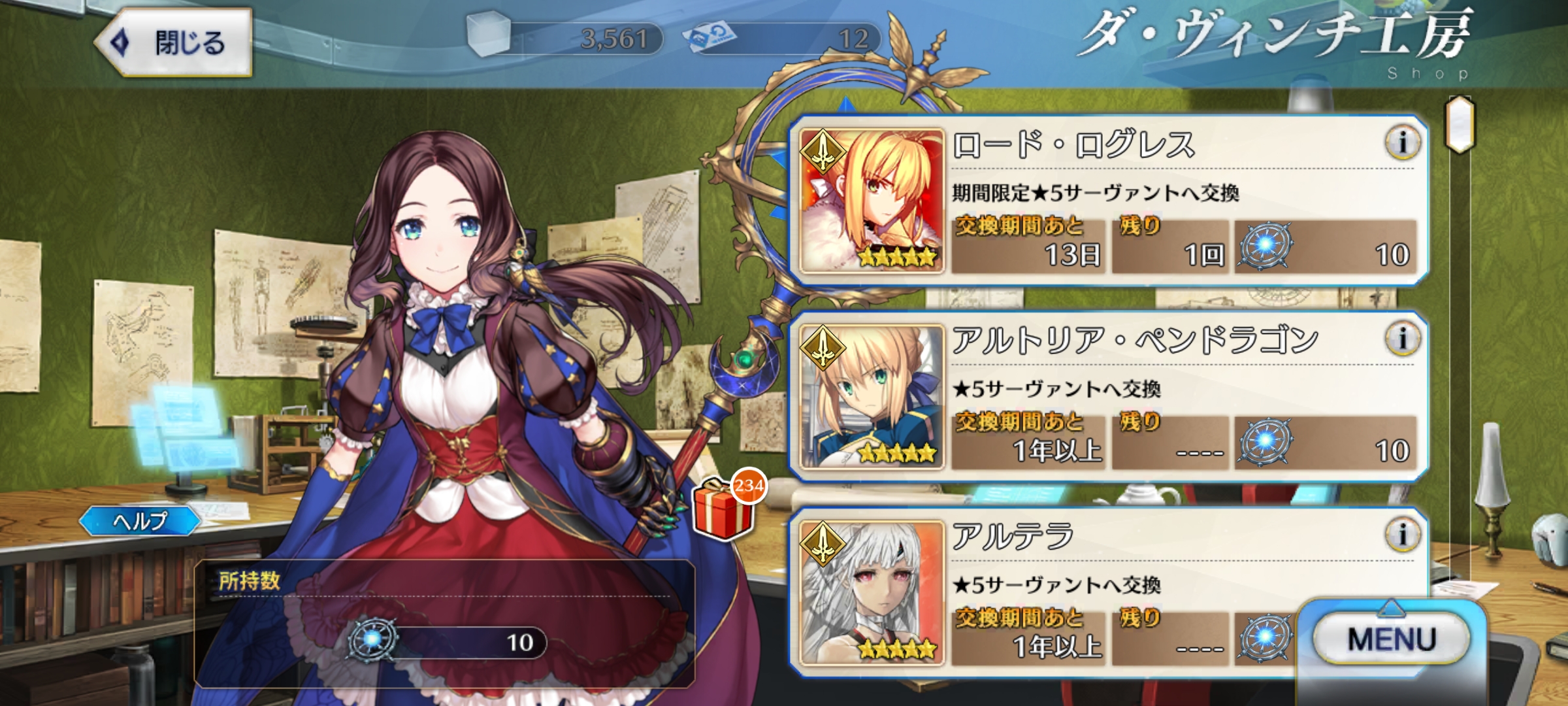Click the shop list scrollbar handle
Image resolution: width=1568 pixels, height=706 pixels.
point(1460,124)
